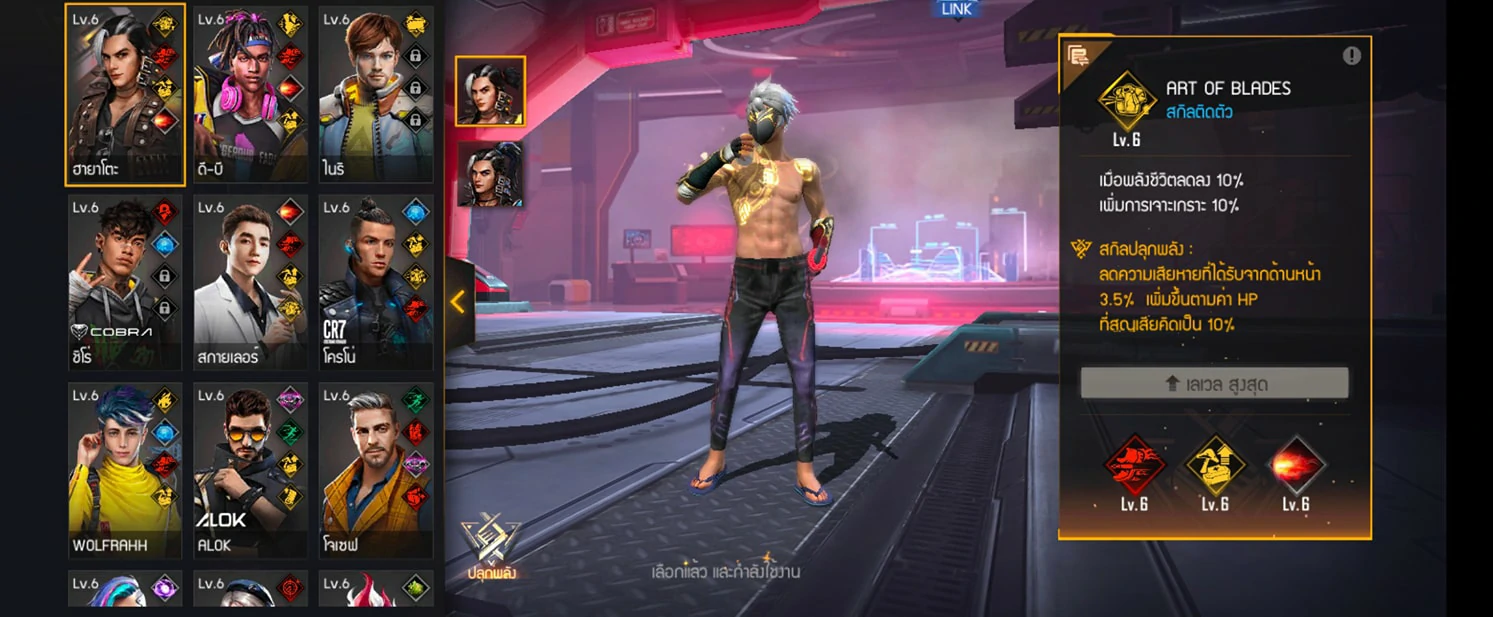Select the Shirou COBRA character card

coord(124,283)
